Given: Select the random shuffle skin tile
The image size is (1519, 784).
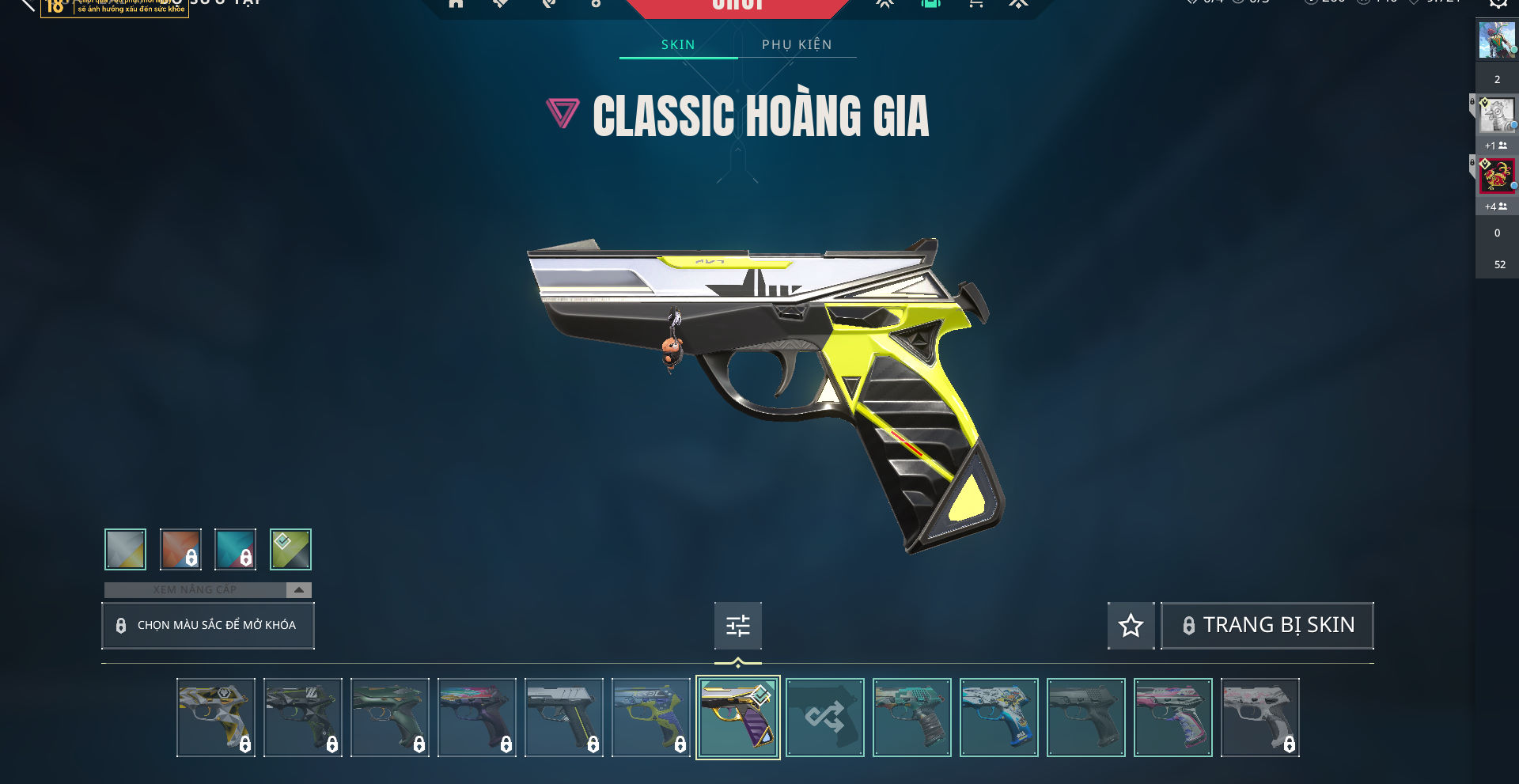Looking at the screenshot, I should tap(824, 718).
